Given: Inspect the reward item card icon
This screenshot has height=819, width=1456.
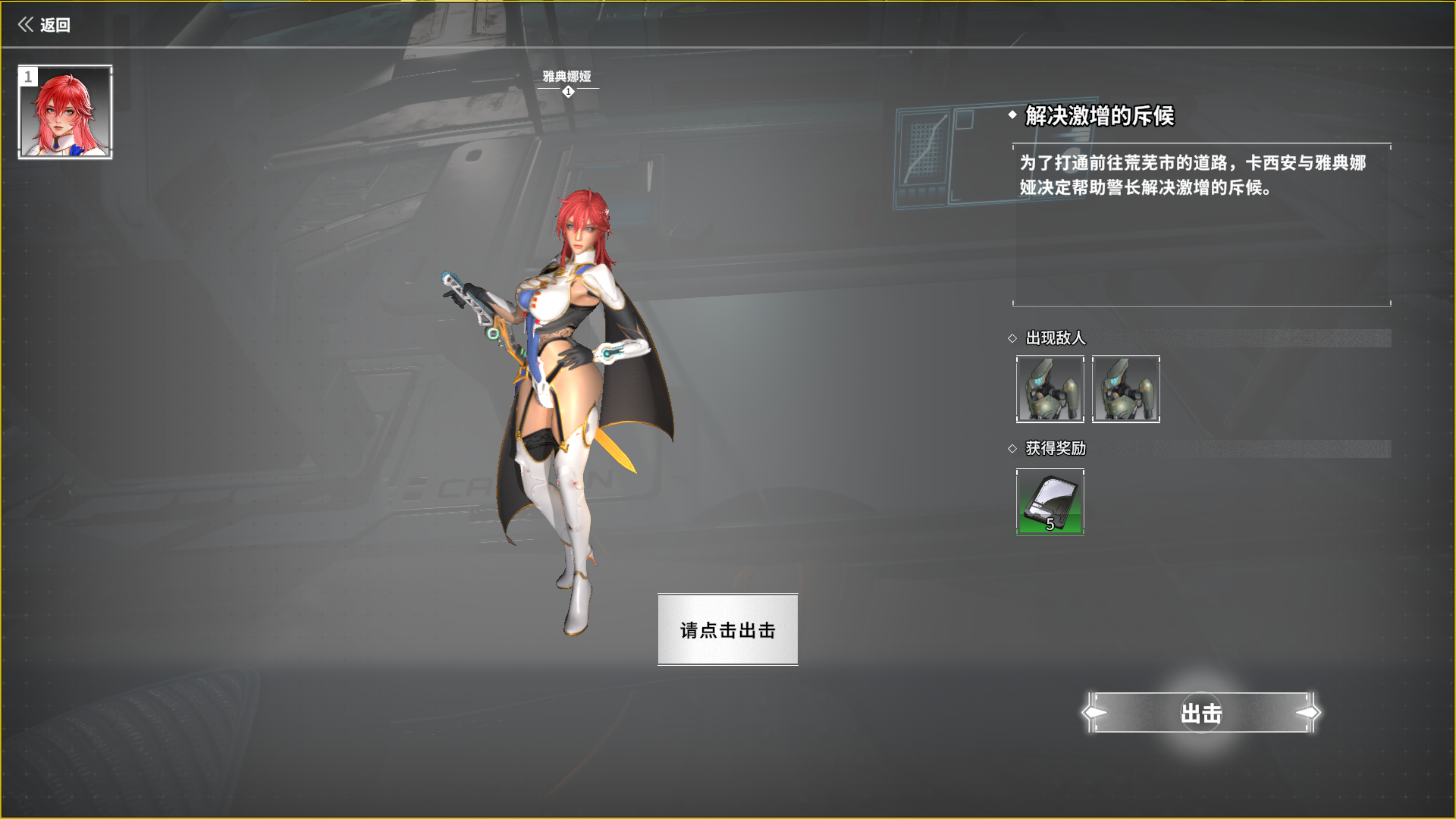Looking at the screenshot, I should click(x=1050, y=502).
